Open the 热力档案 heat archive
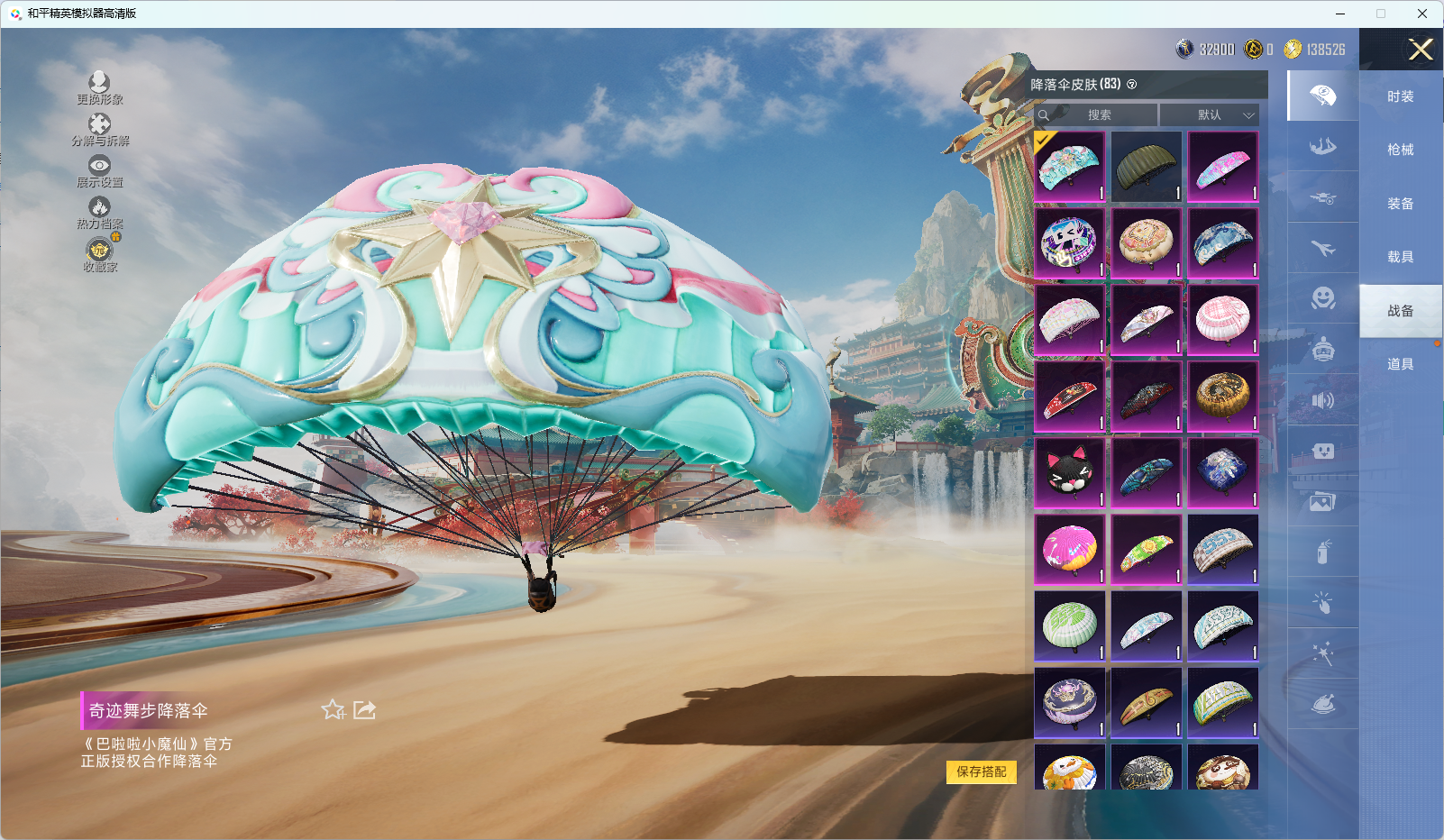Viewport: 1444px width, 840px height. coord(99,213)
